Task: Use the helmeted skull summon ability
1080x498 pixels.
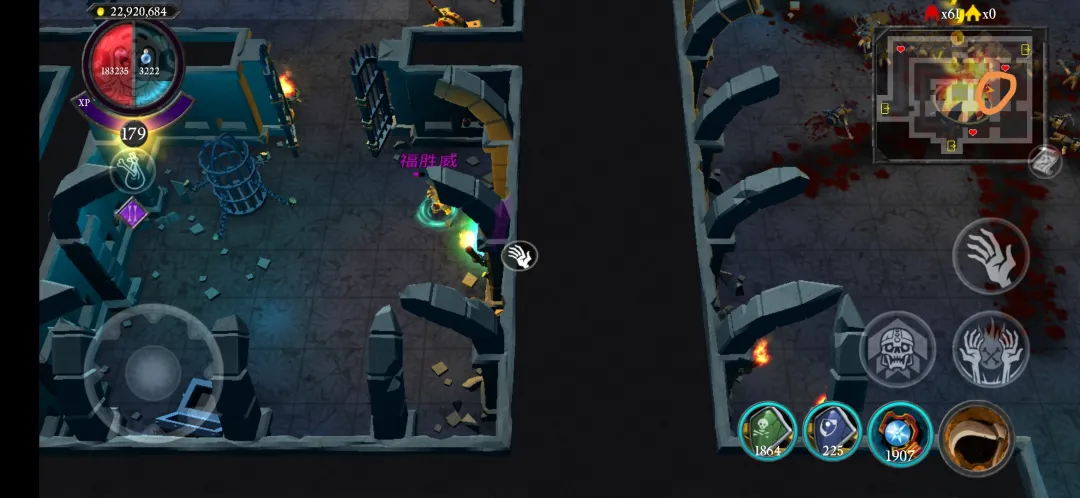Action: pos(897,349)
